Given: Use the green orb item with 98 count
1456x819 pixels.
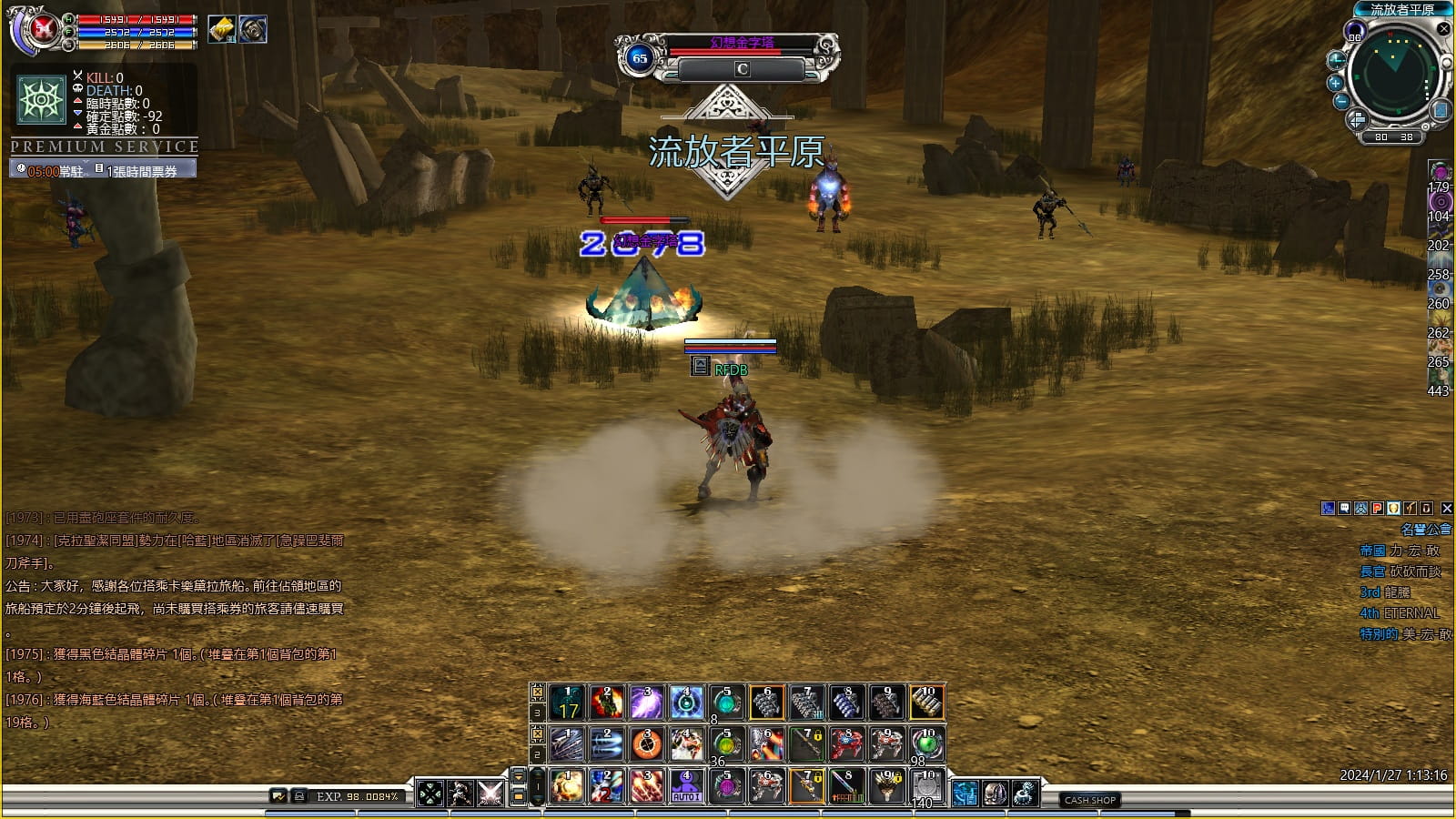Looking at the screenshot, I should [x=926, y=744].
